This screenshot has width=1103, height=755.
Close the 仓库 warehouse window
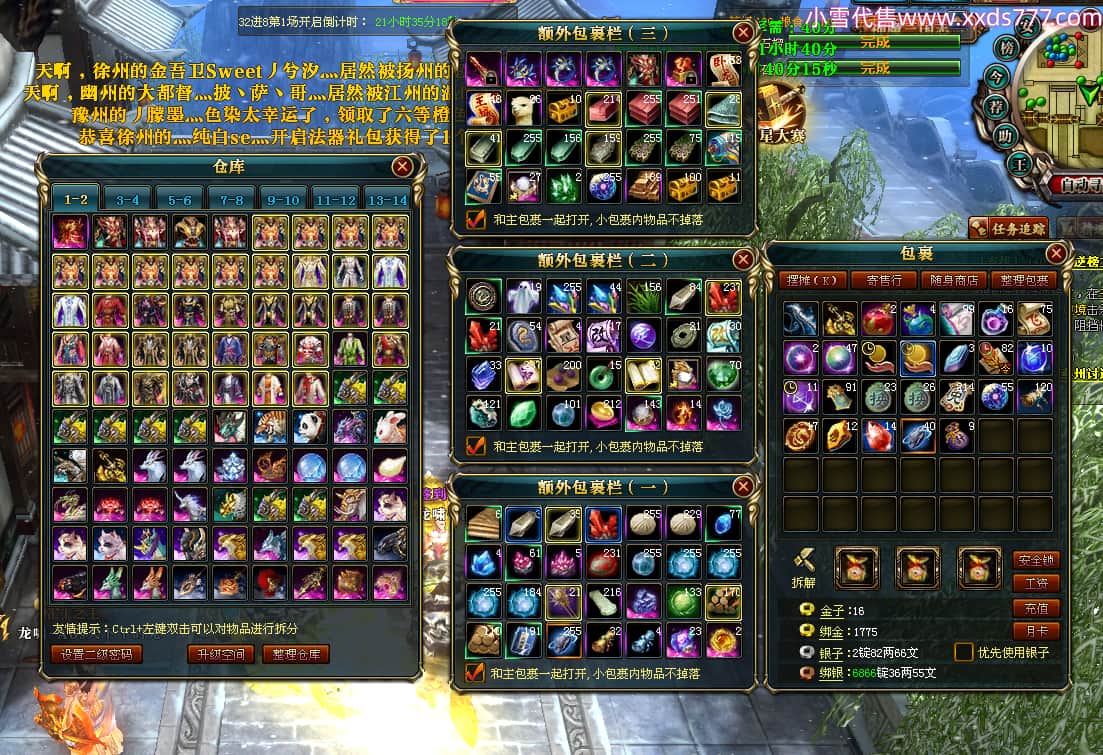(x=402, y=166)
